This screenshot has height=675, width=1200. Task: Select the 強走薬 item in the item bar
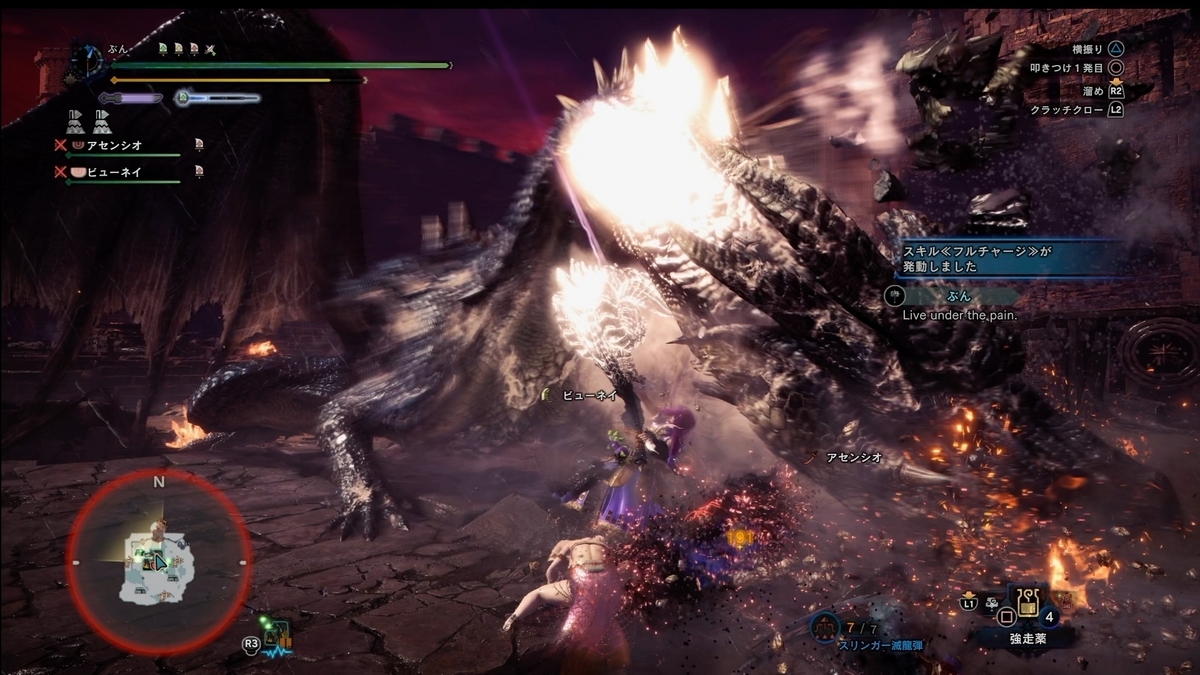pyautogui.click(x=1025, y=603)
